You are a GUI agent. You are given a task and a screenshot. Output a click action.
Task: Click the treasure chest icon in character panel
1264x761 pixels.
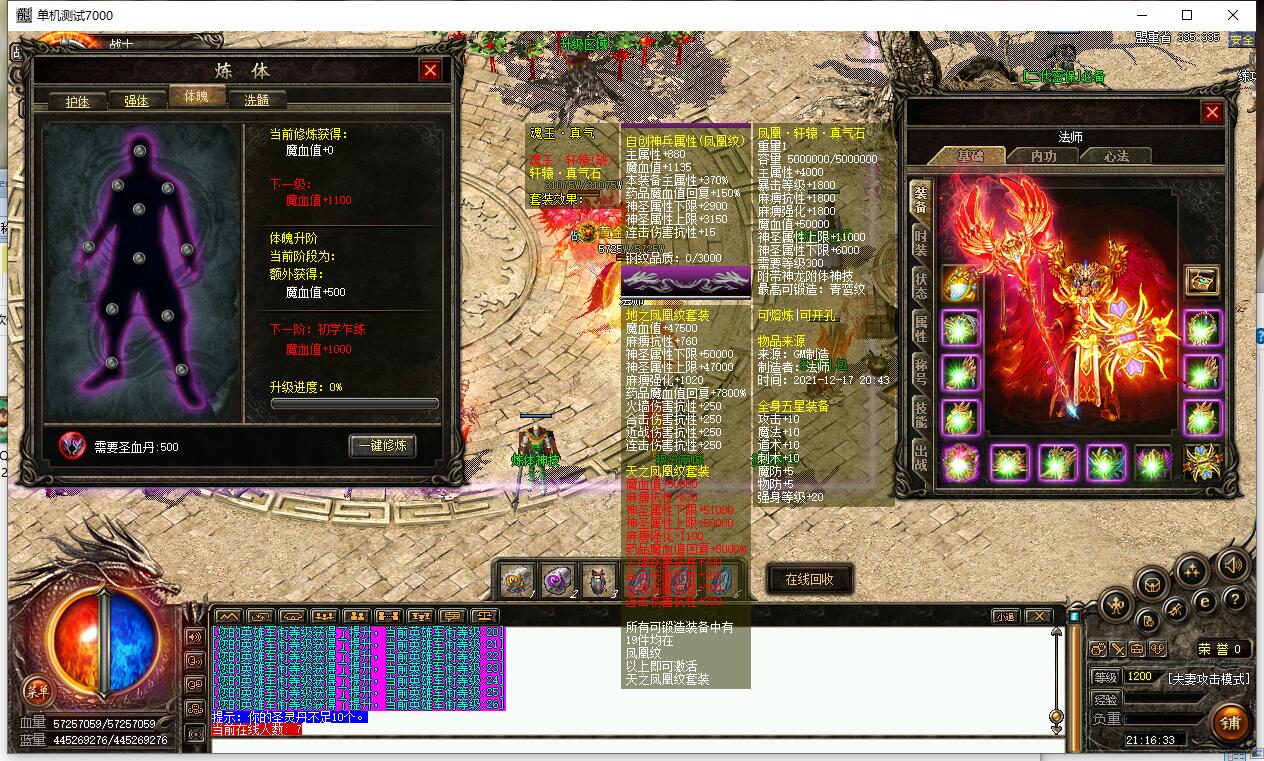[1201, 281]
